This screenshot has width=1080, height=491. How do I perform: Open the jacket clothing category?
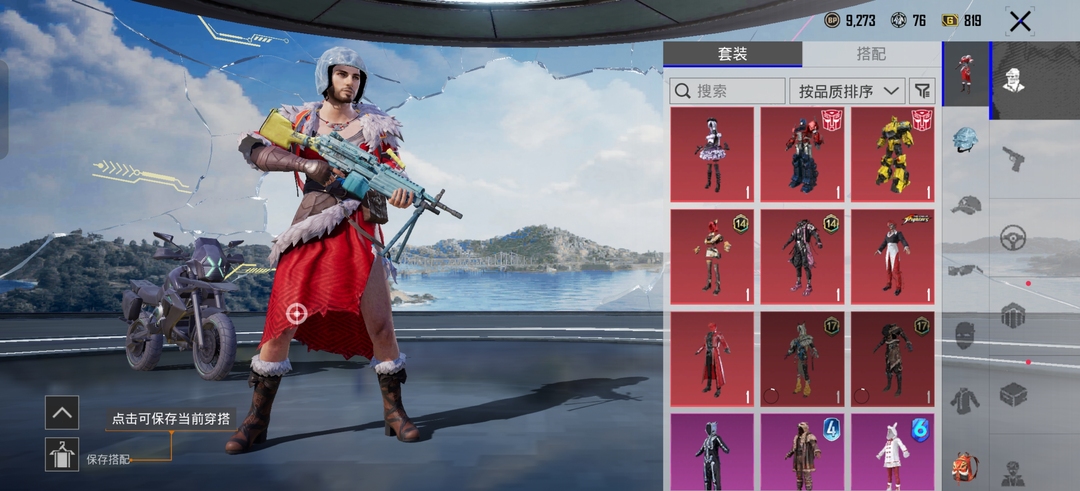tap(965, 401)
